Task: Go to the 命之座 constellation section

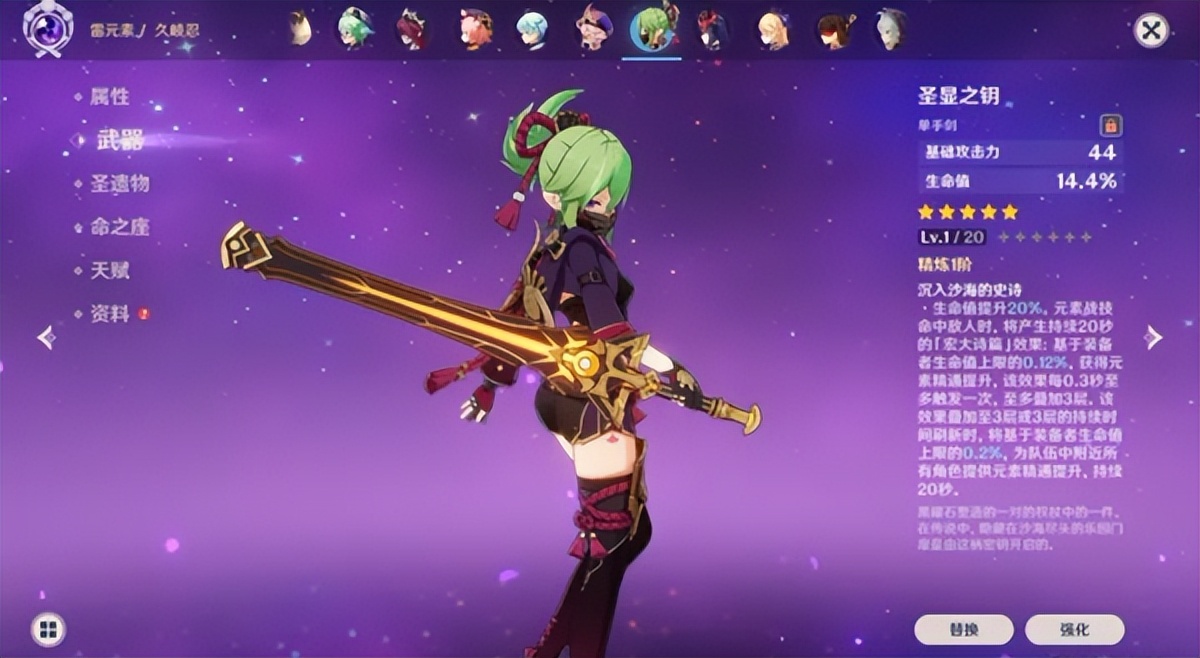Action: click(119, 227)
